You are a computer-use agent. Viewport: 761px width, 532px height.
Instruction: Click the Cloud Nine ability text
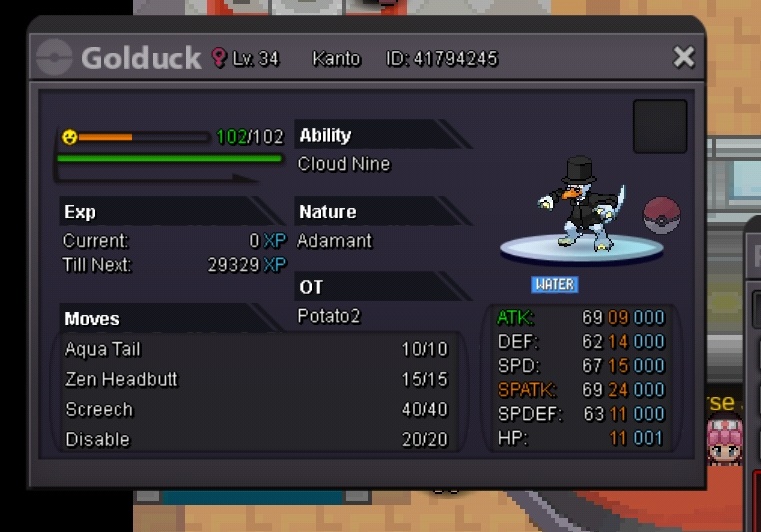[344, 164]
